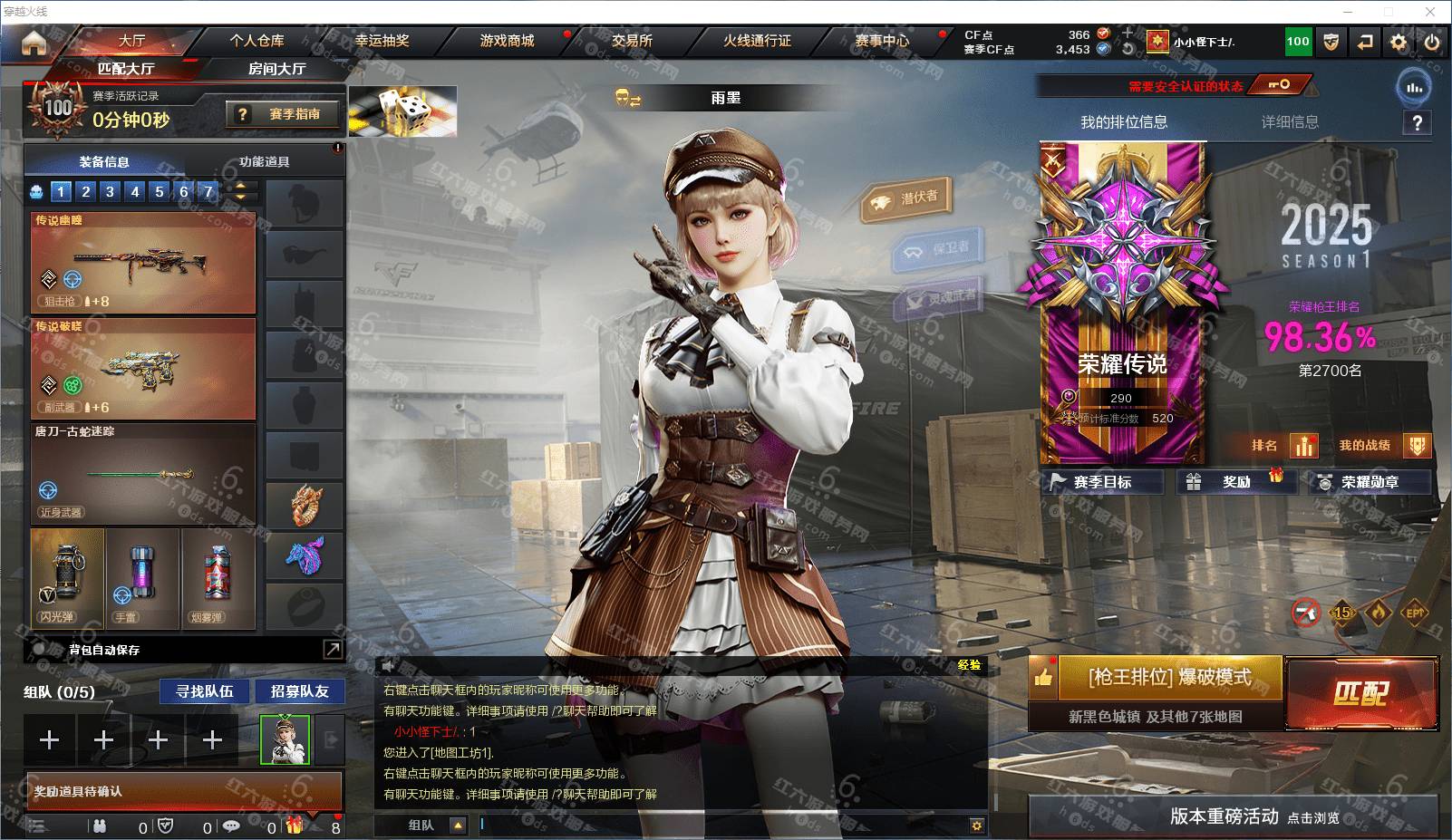Open the 赛季目标 season goals

click(x=1102, y=482)
